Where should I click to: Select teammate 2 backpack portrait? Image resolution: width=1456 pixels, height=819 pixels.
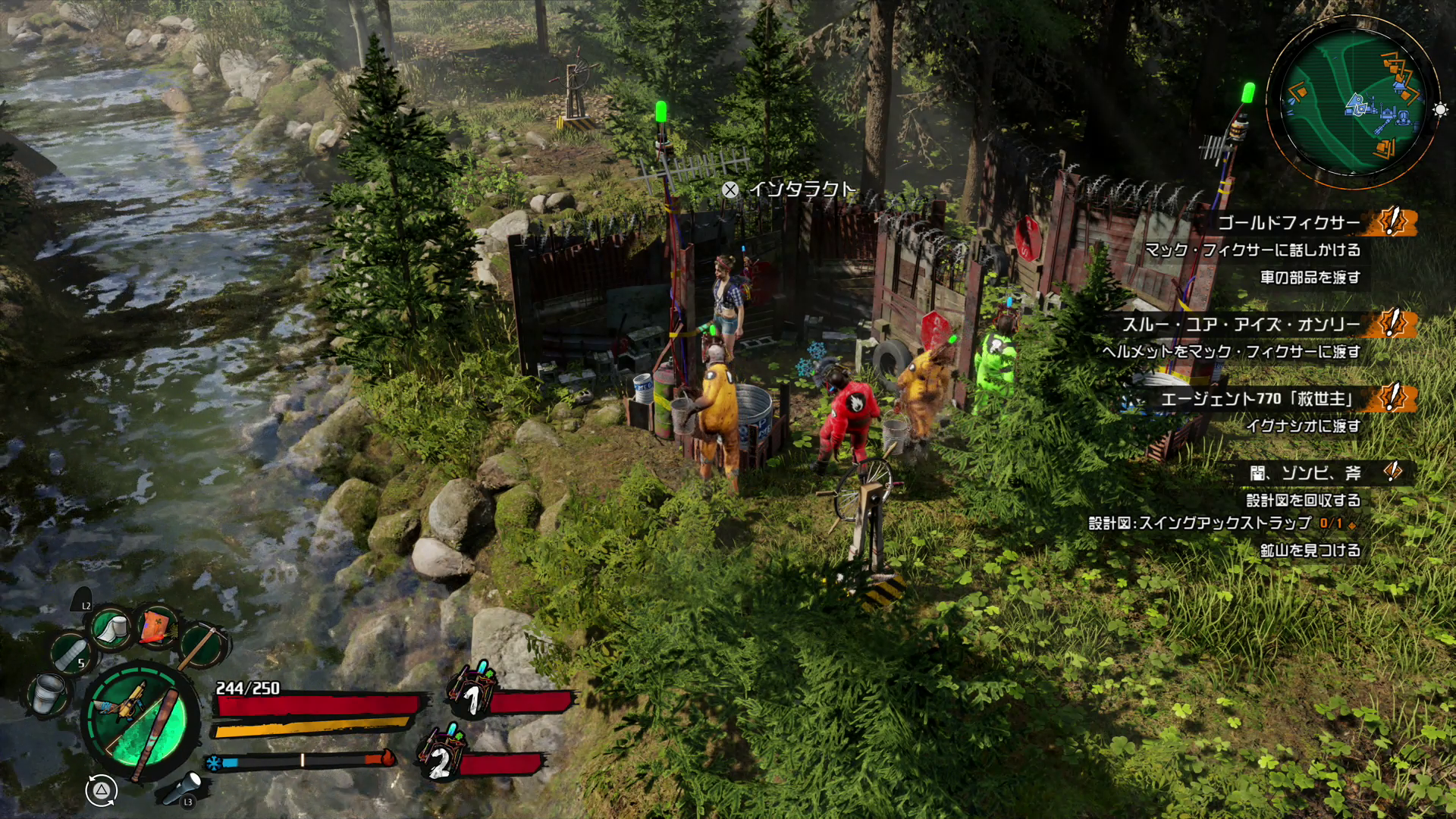click(x=441, y=754)
